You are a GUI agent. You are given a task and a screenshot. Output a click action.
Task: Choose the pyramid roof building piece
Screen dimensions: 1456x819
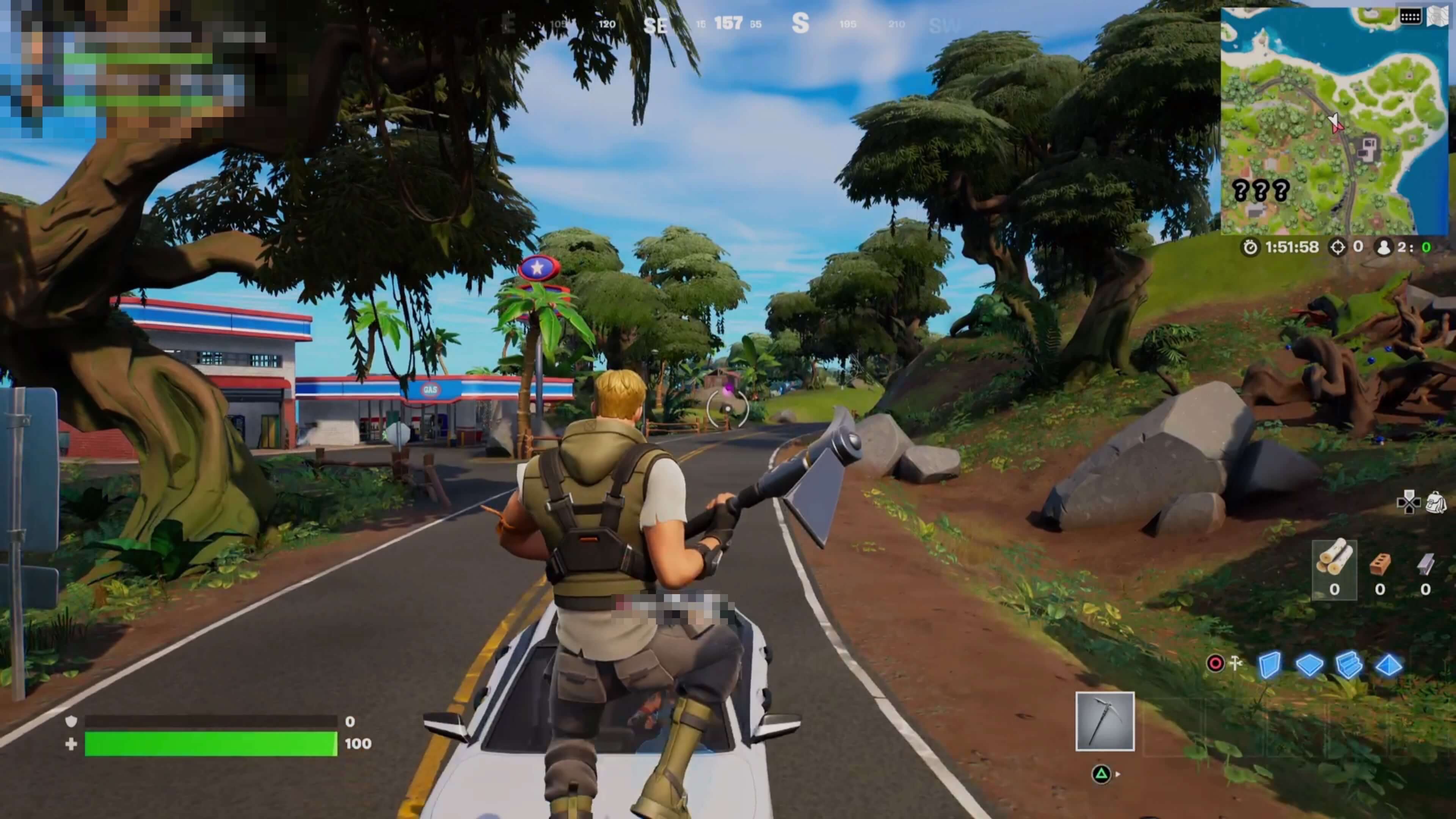pyautogui.click(x=1388, y=665)
